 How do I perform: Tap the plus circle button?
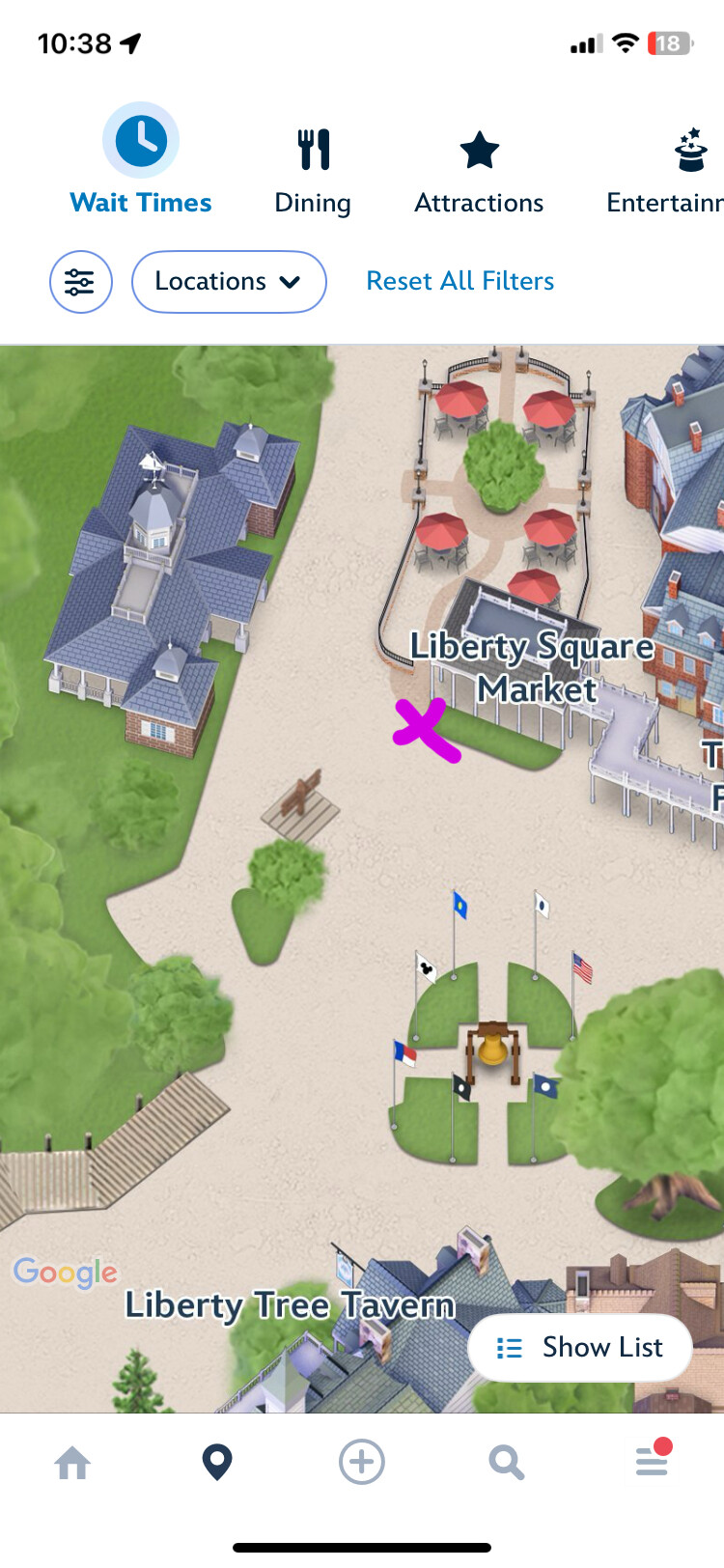tap(362, 1463)
